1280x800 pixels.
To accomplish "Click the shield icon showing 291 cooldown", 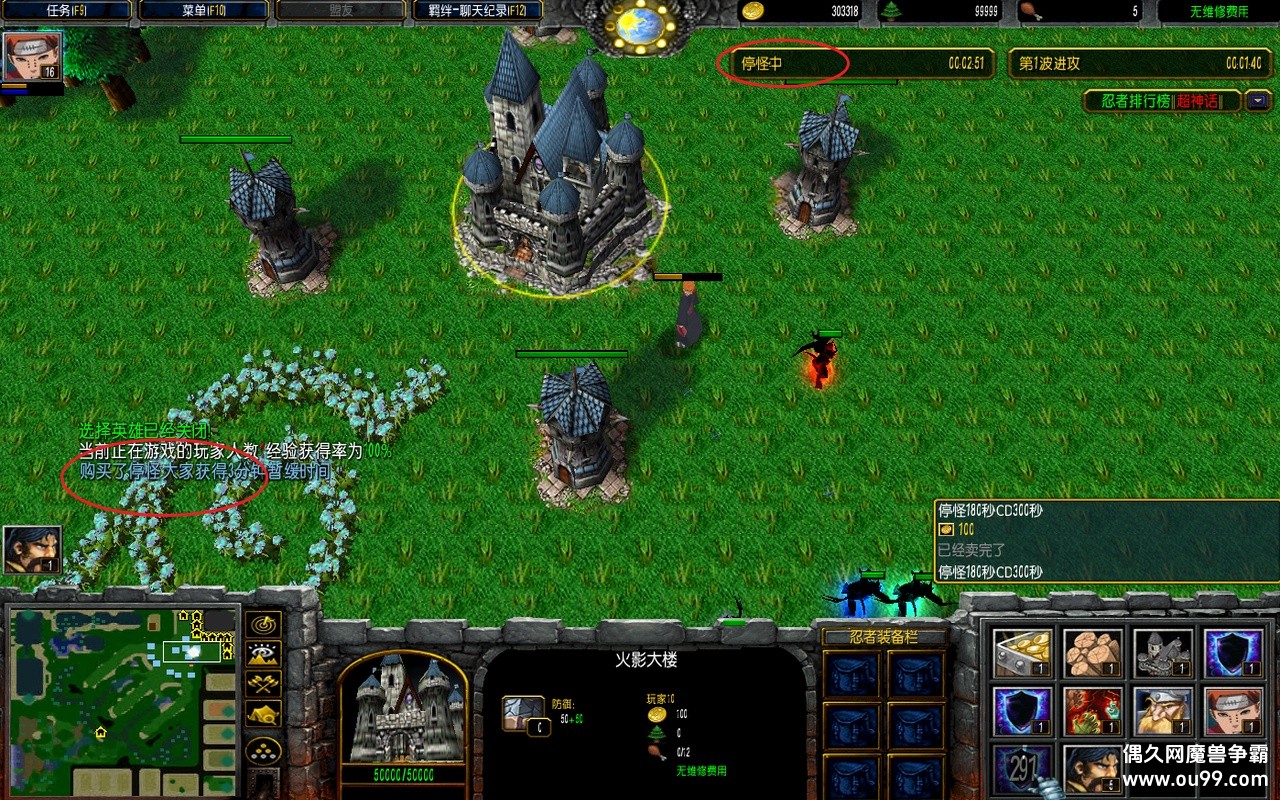I will point(1022,769).
